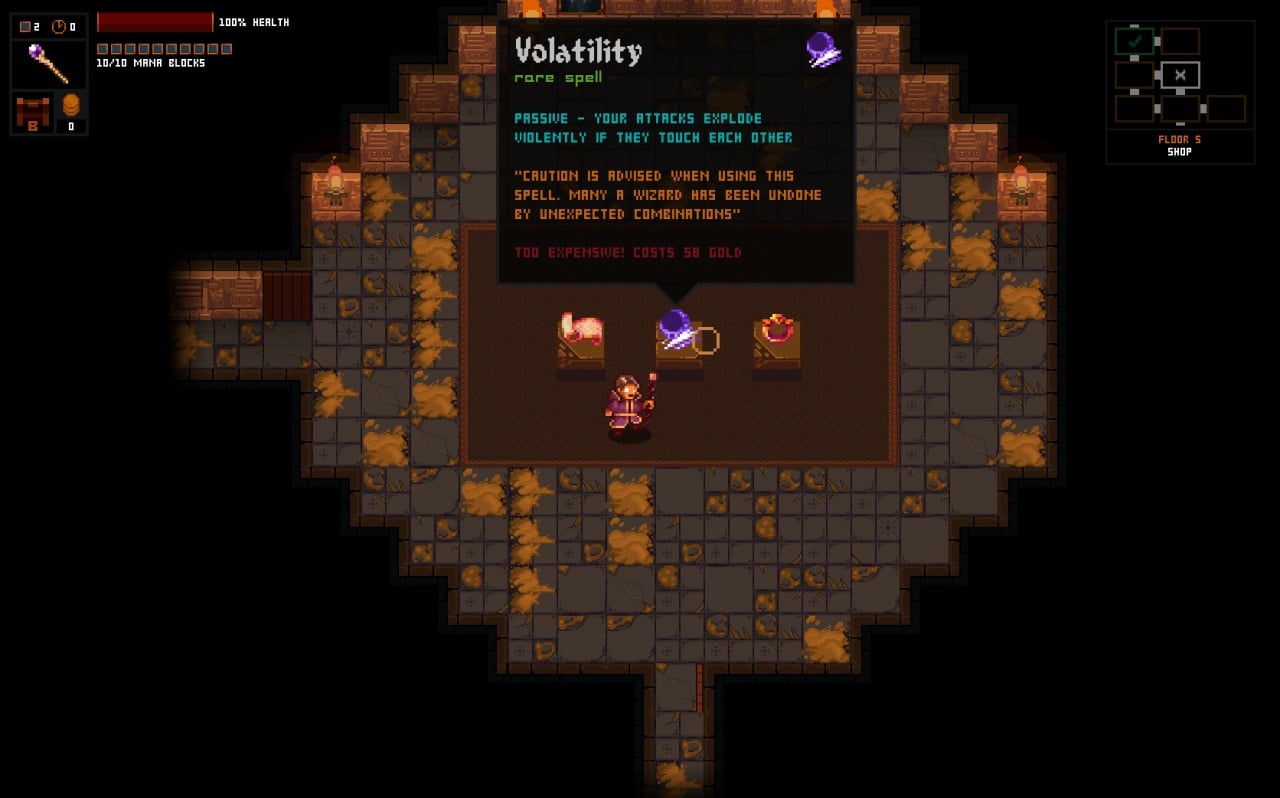Choose the green checkmark room on minimap
Screen dimensions: 1280x798
point(1134,42)
